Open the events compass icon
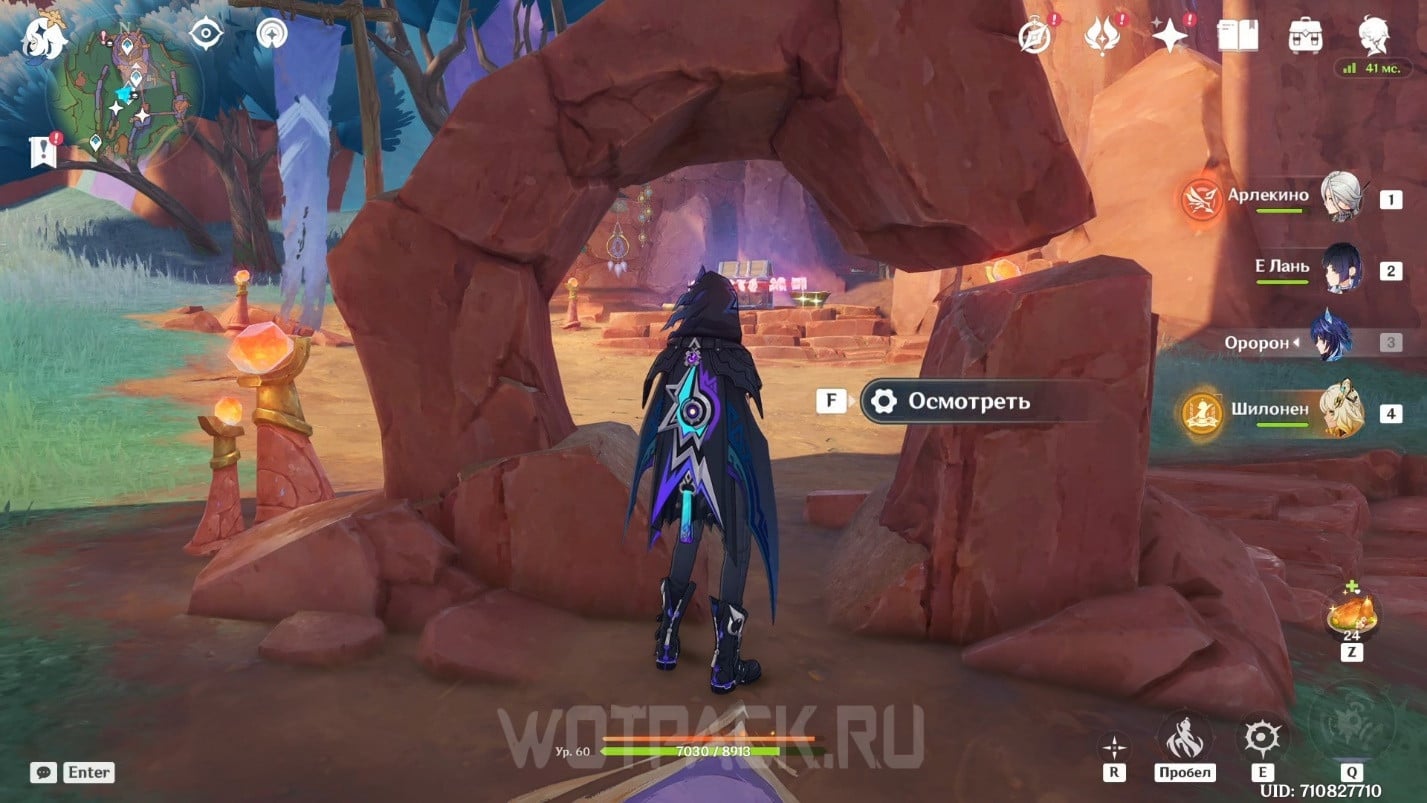This screenshot has width=1427, height=803. click(x=1034, y=36)
